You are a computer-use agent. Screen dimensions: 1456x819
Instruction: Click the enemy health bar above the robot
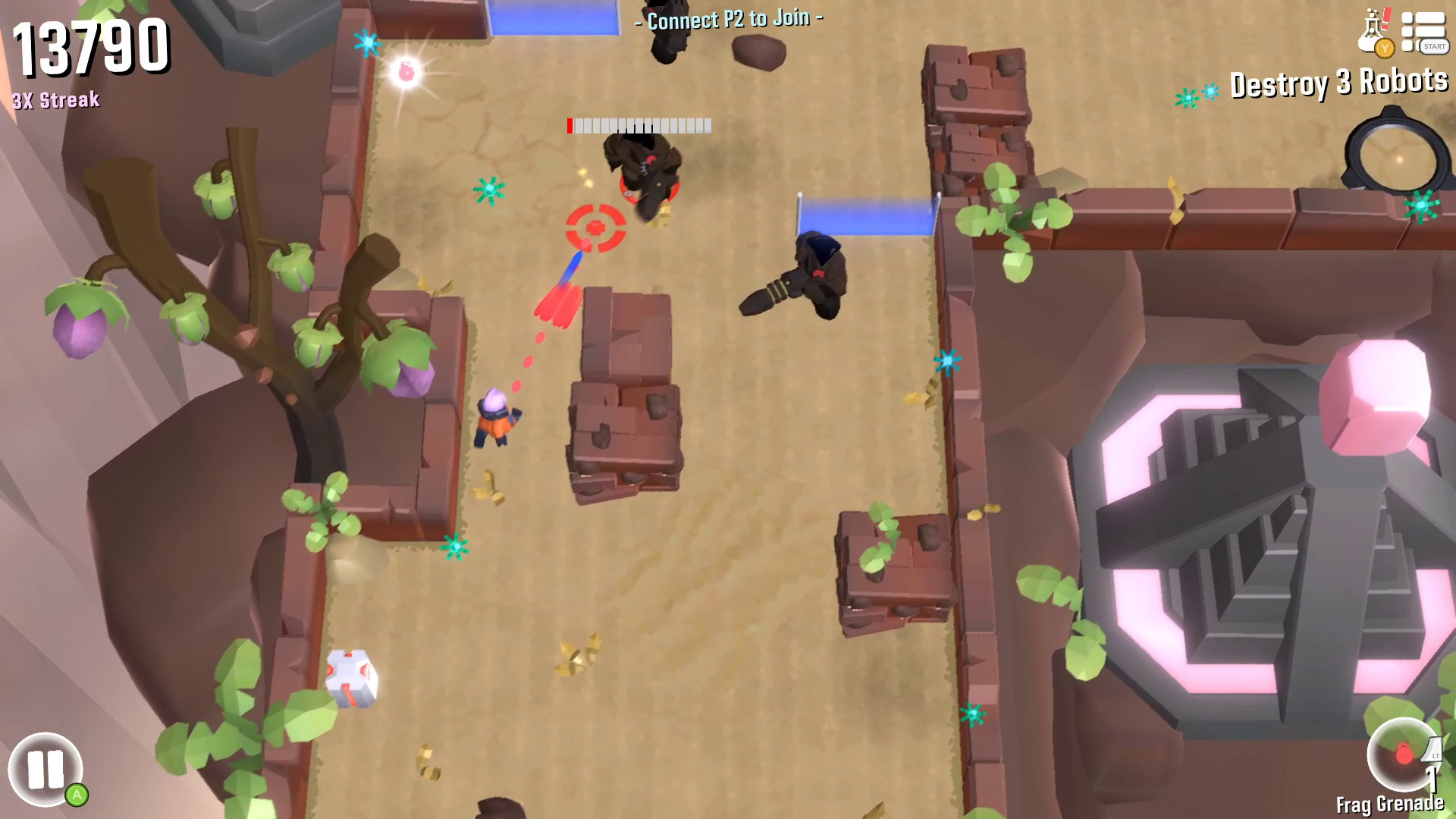[639, 127]
